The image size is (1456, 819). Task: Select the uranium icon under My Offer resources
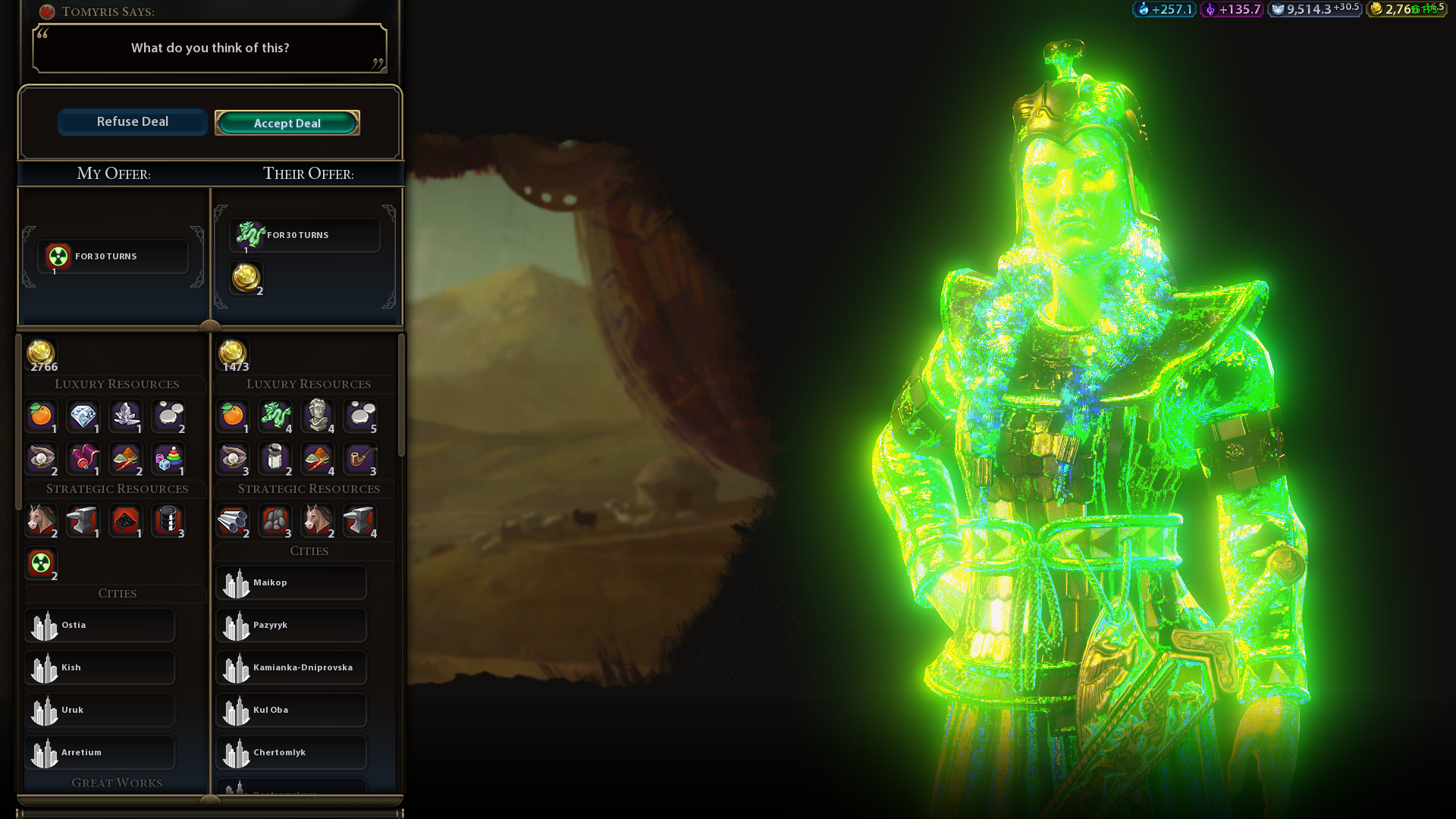(x=42, y=563)
